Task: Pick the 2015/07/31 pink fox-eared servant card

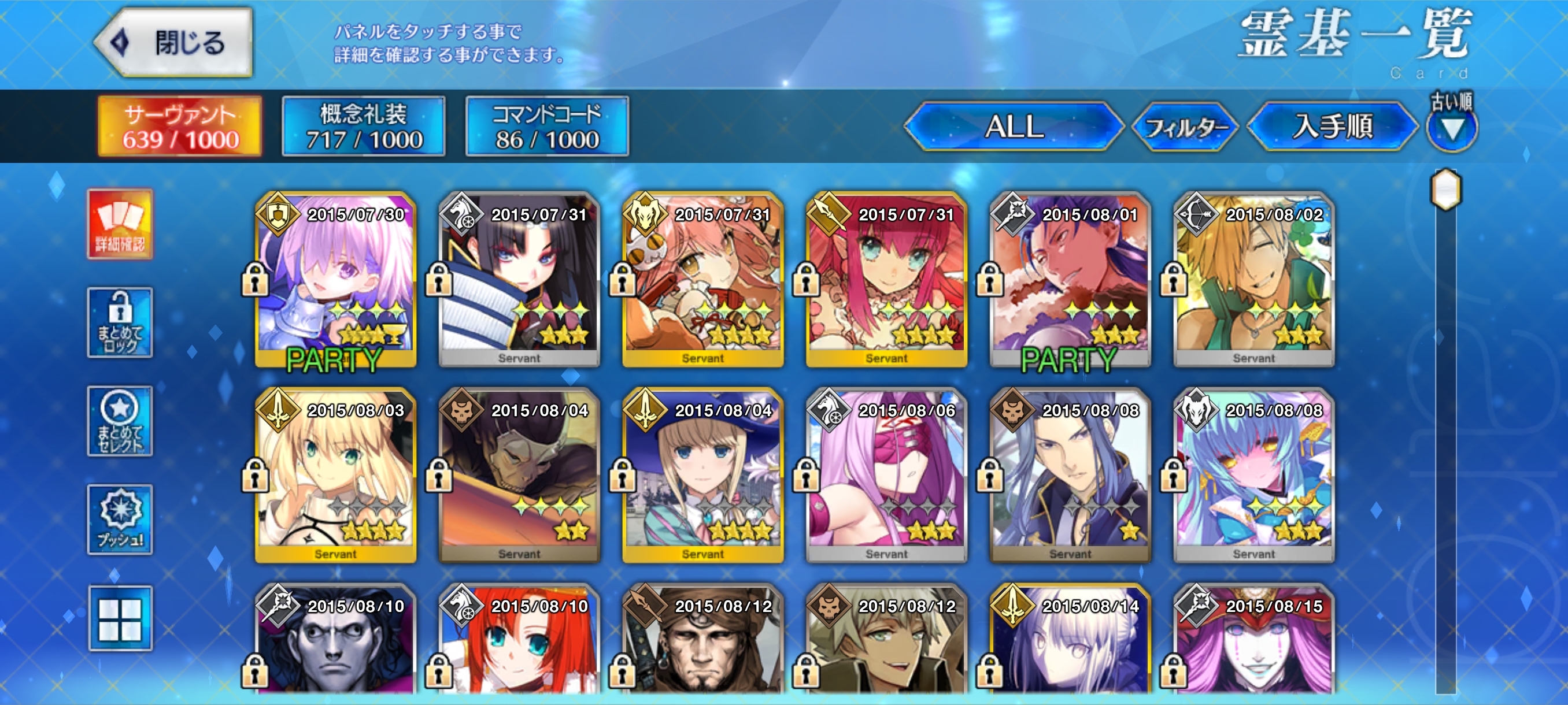Action: click(703, 280)
